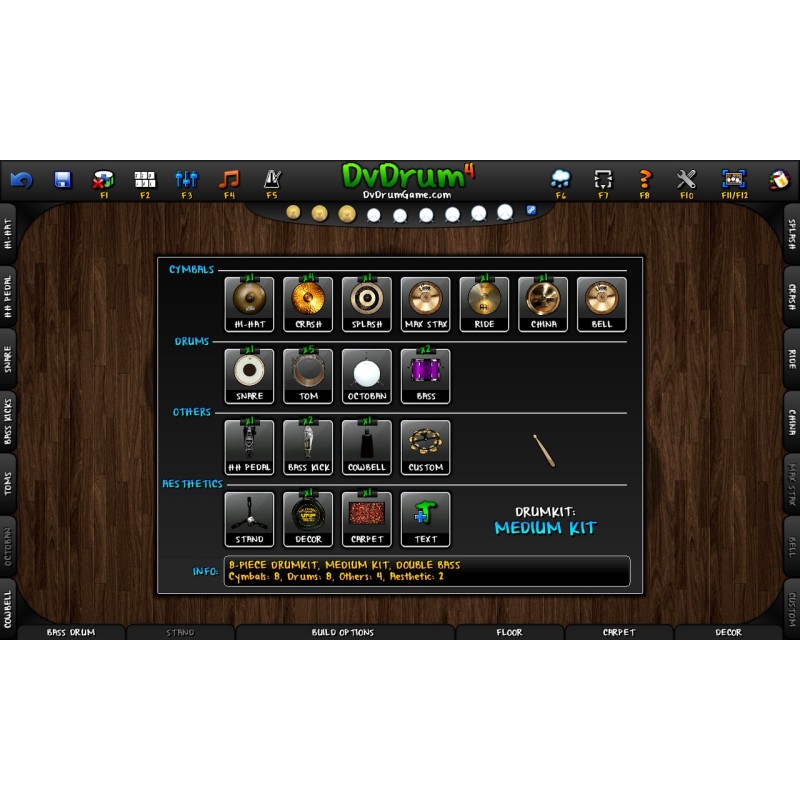Screen dimensions: 800x800
Task: Select the purple Bass drum tile
Action: pyautogui.click(x=426, y=375)
